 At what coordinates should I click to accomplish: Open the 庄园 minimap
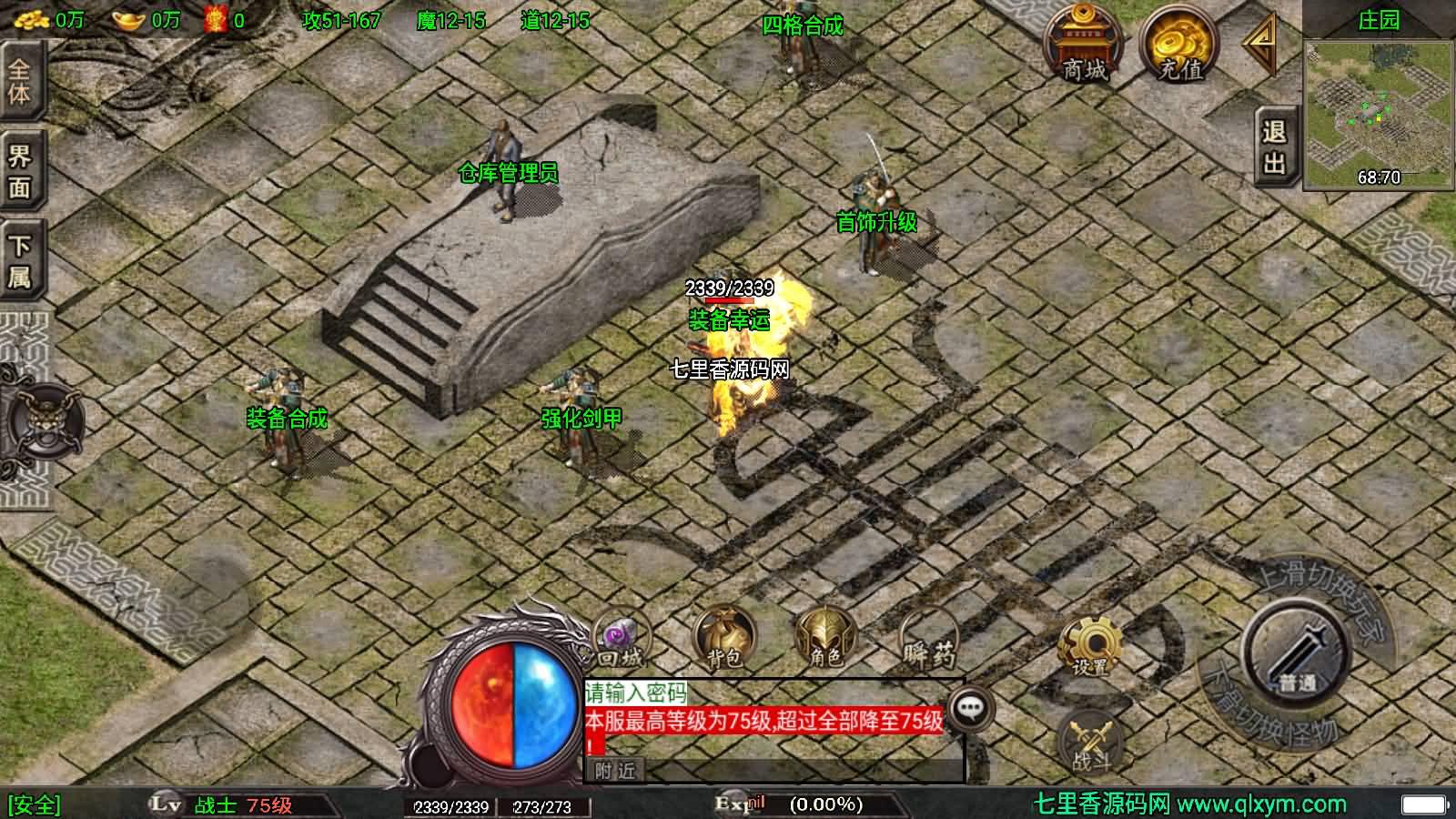point(1378,113)
